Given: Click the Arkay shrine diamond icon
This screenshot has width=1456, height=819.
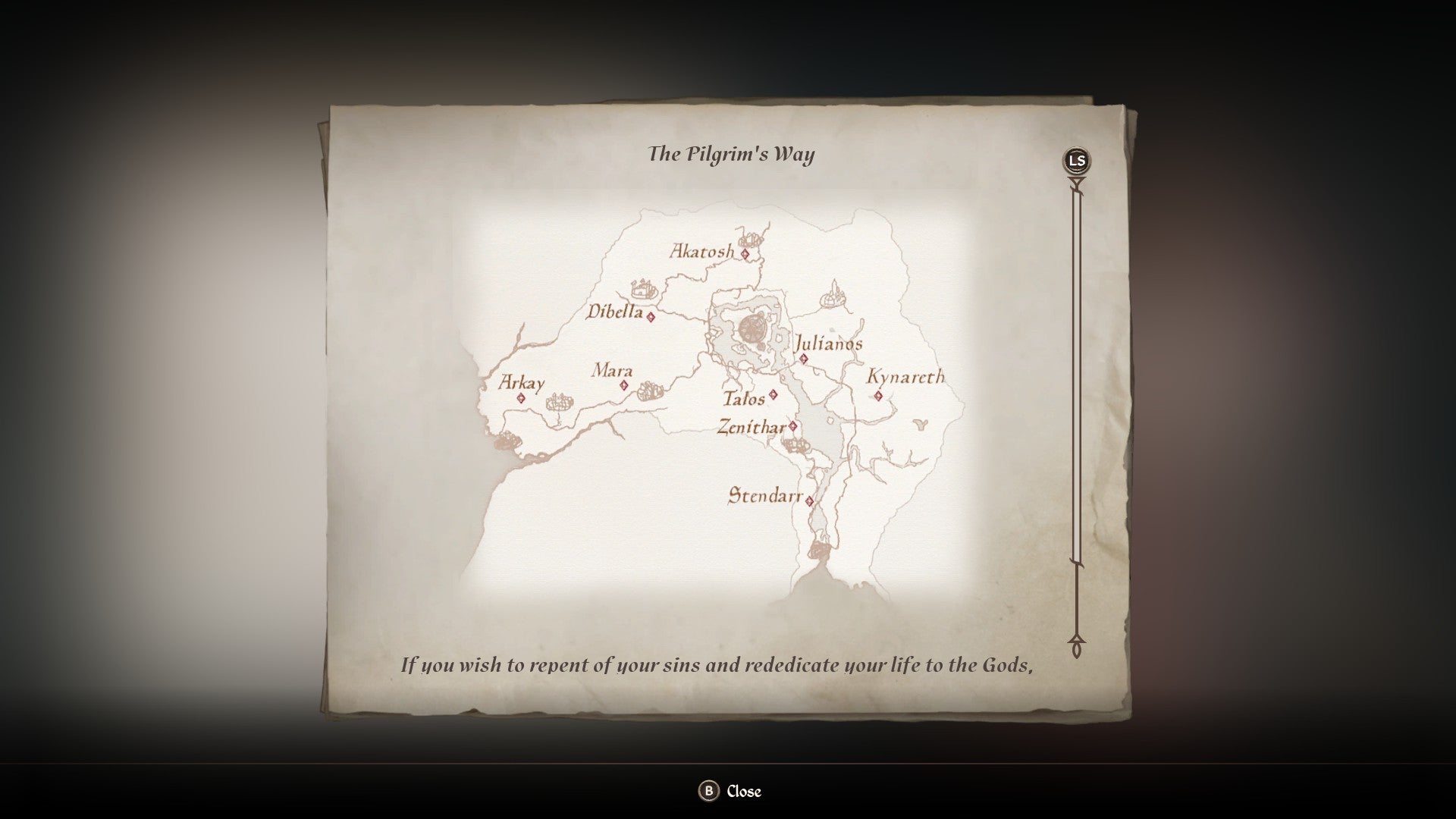Looking at the screenshot, I should [521, 398].
